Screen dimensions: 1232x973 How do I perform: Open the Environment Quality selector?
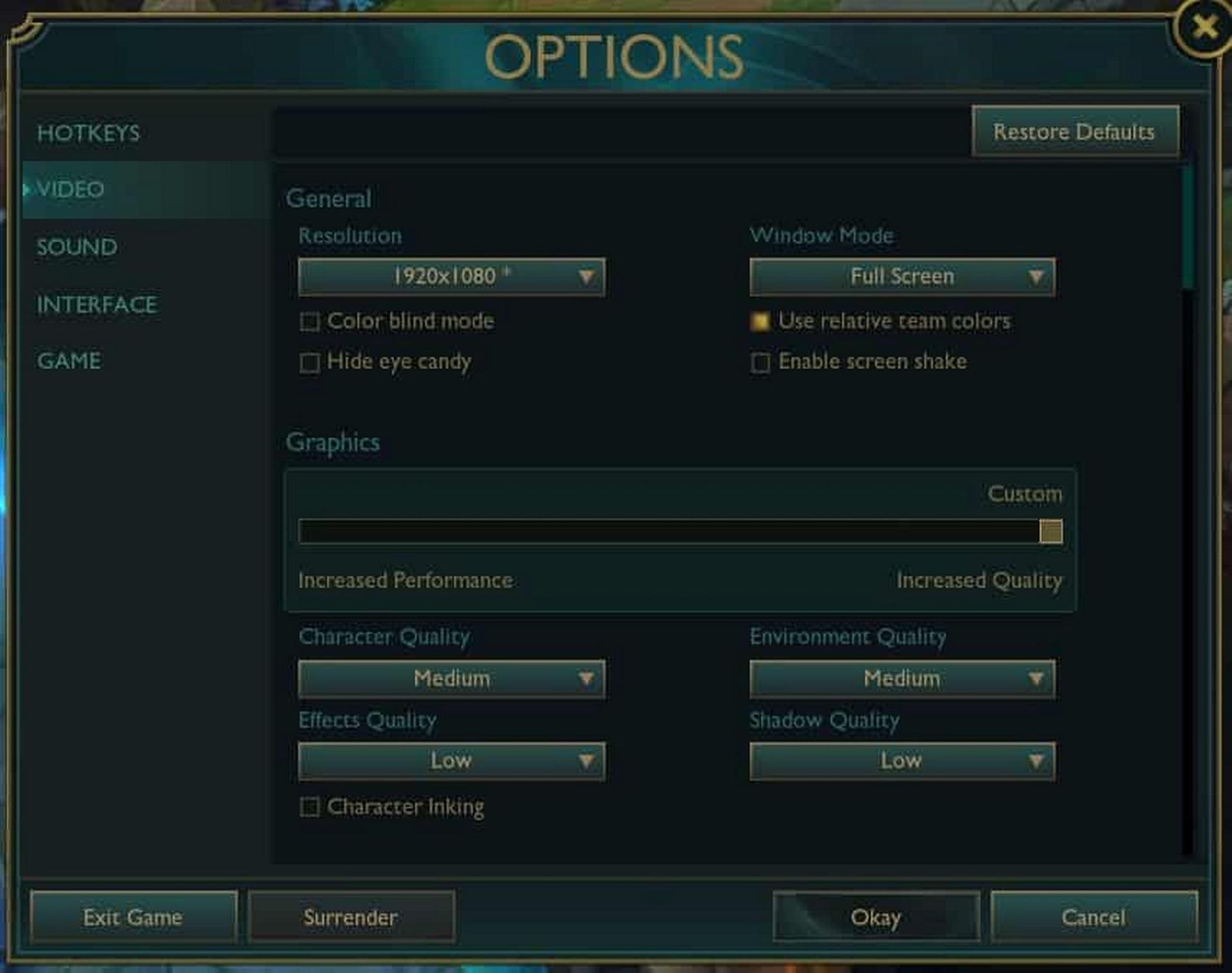902,678
